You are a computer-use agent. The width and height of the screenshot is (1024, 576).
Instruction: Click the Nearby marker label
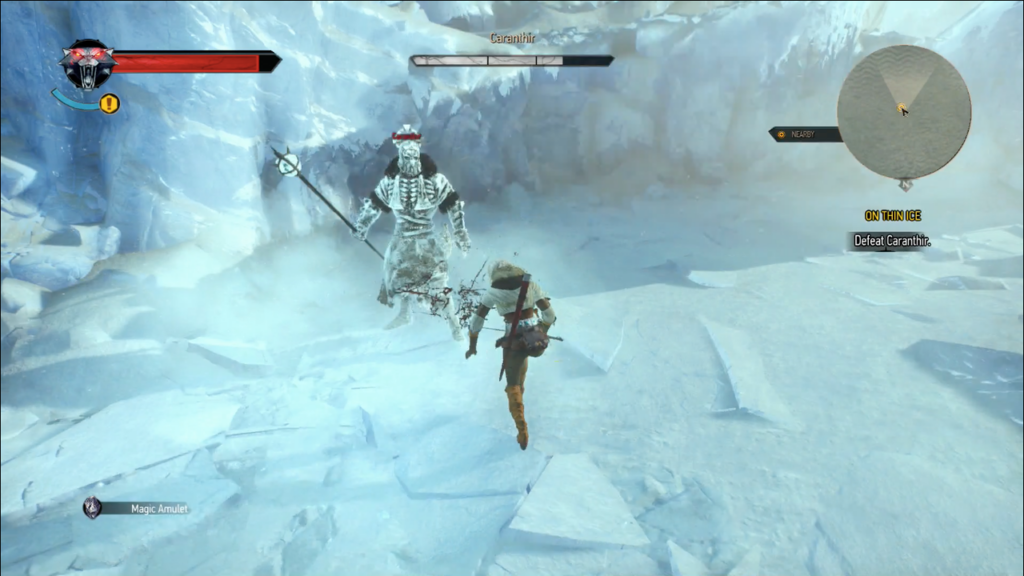tap(804, 135)
